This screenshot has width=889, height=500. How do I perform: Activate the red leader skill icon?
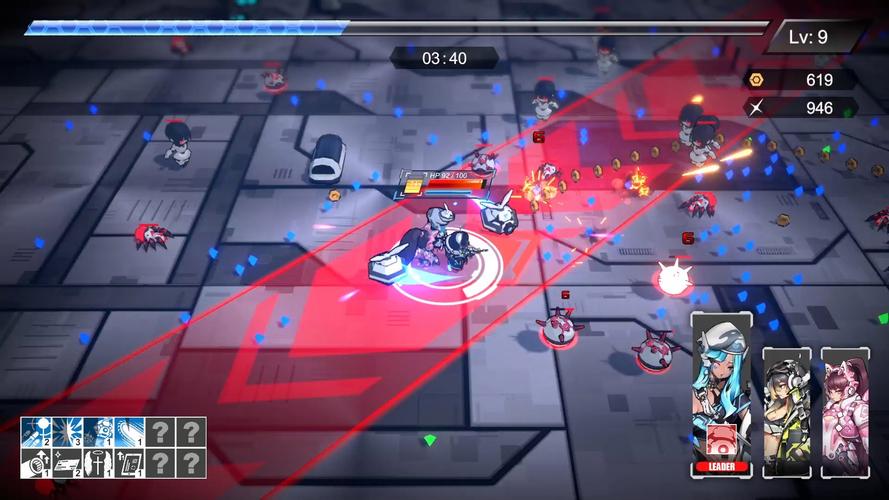click(x=721, y=444)
